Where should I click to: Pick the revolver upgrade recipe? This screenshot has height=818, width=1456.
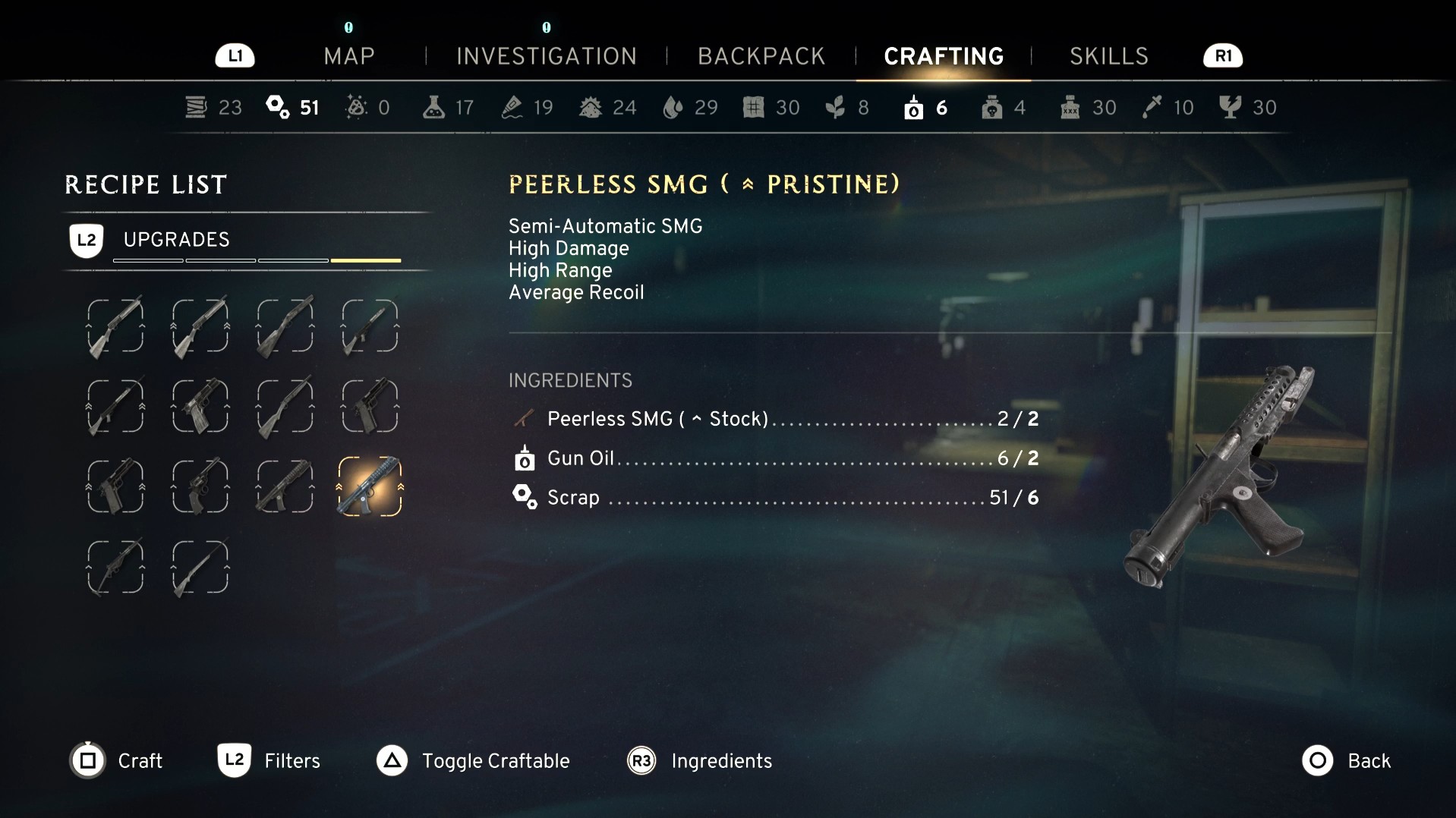(200, 486)
